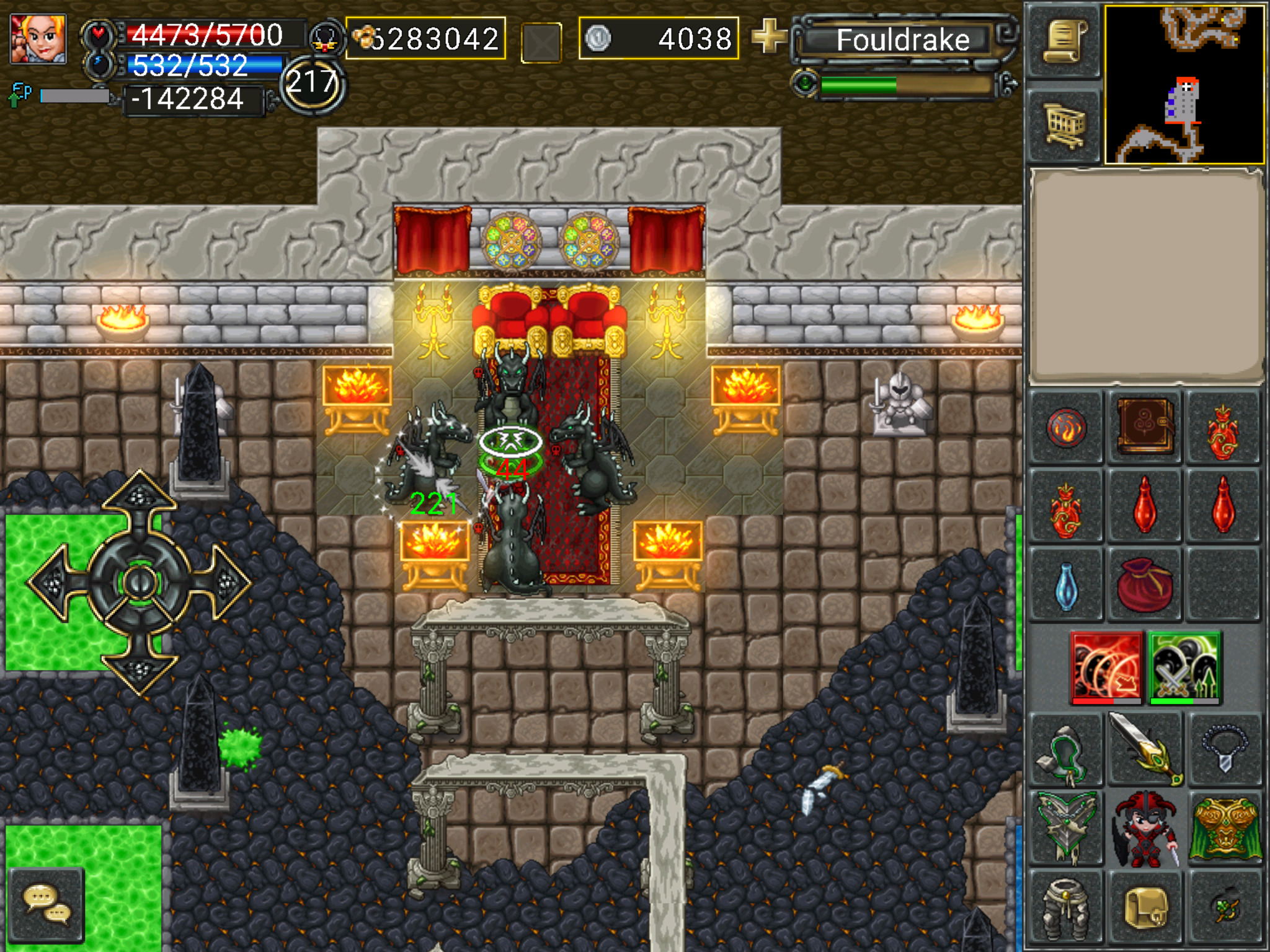Activate the green crossed-swords buff skill
Image resolution: width=1270 pixels, height=952 pixels.
pyautogui.click(x=1184, y=667)
